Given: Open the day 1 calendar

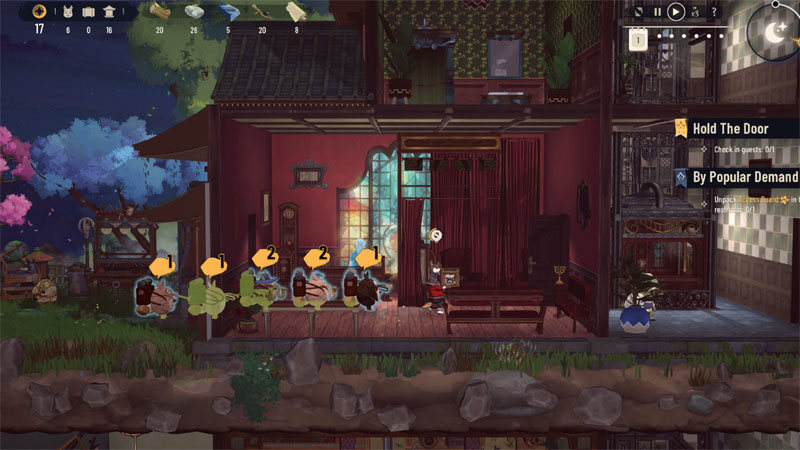Looking at the screenshot, I should pos(637,39).
